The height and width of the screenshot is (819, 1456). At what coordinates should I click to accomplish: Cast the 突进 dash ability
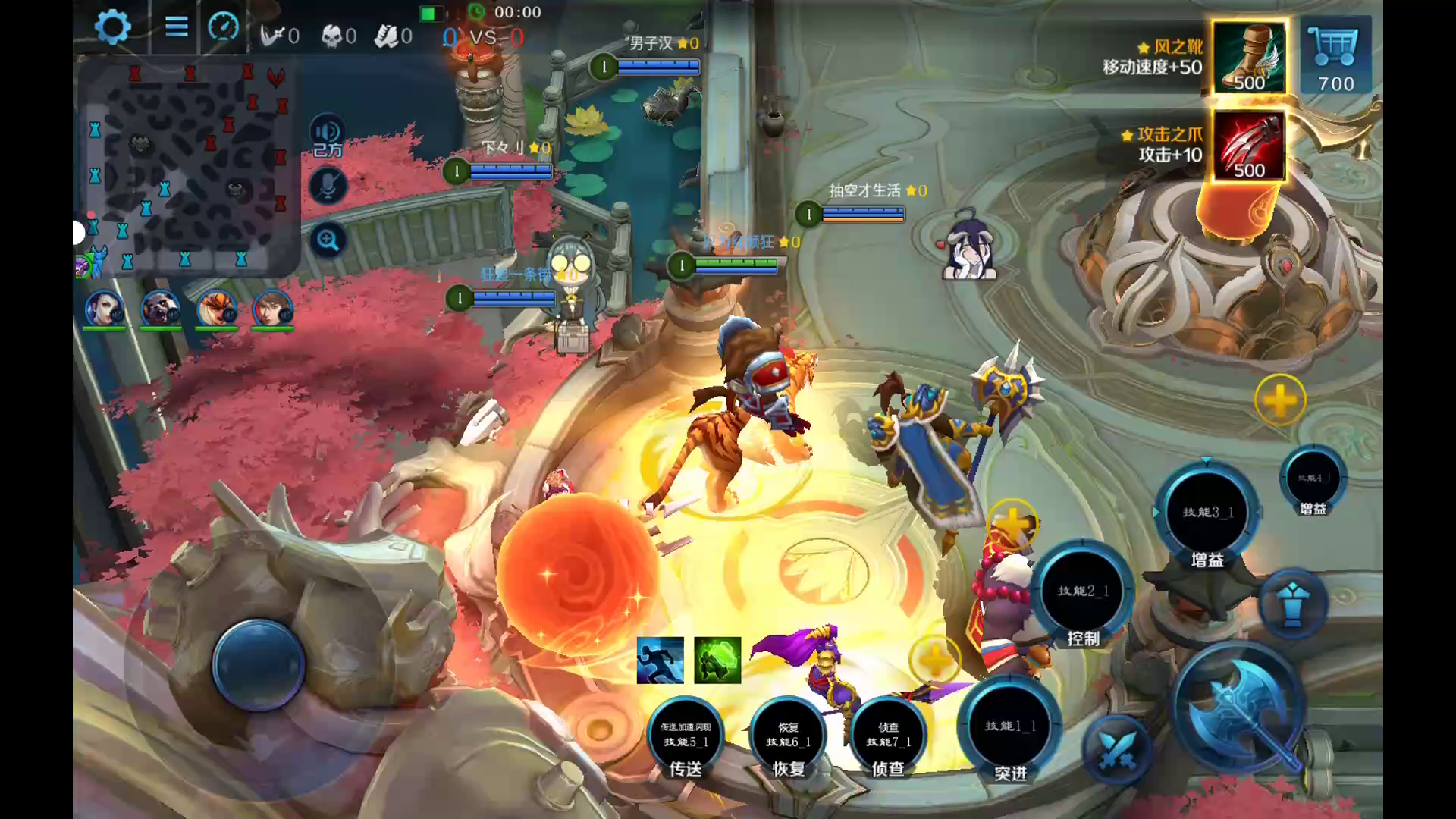click(x=1010, y=728)
